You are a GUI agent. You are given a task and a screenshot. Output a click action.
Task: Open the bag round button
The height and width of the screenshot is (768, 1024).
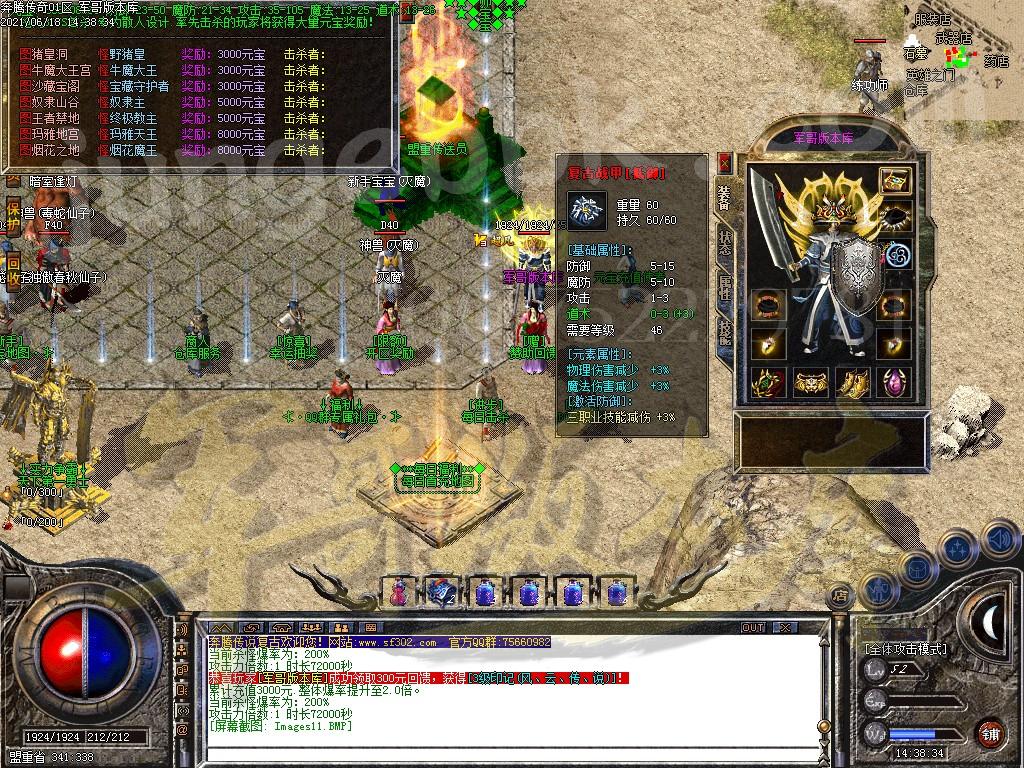tap(916, 567)
